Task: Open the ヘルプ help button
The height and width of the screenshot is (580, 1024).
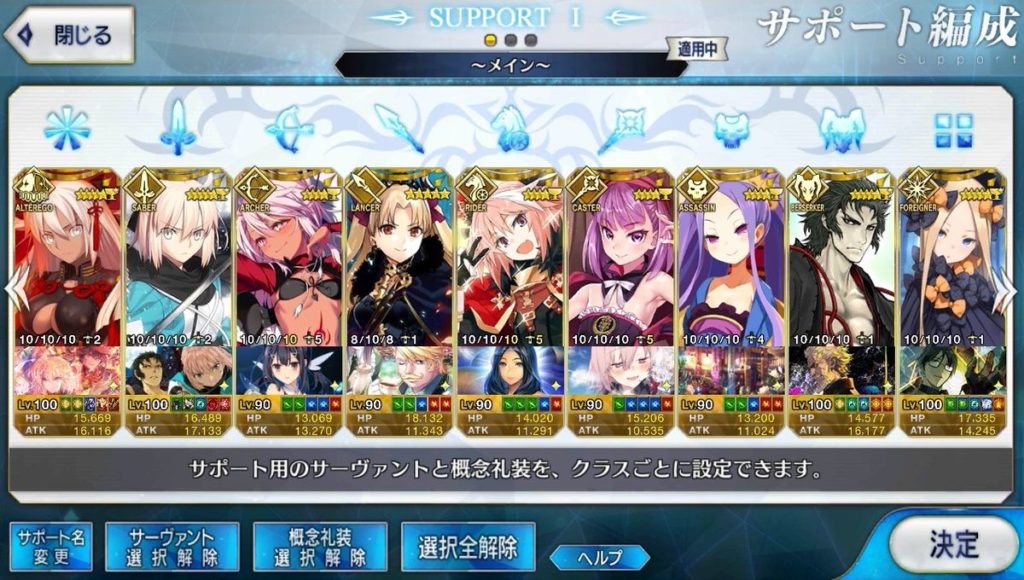Action: click(599, 557)
